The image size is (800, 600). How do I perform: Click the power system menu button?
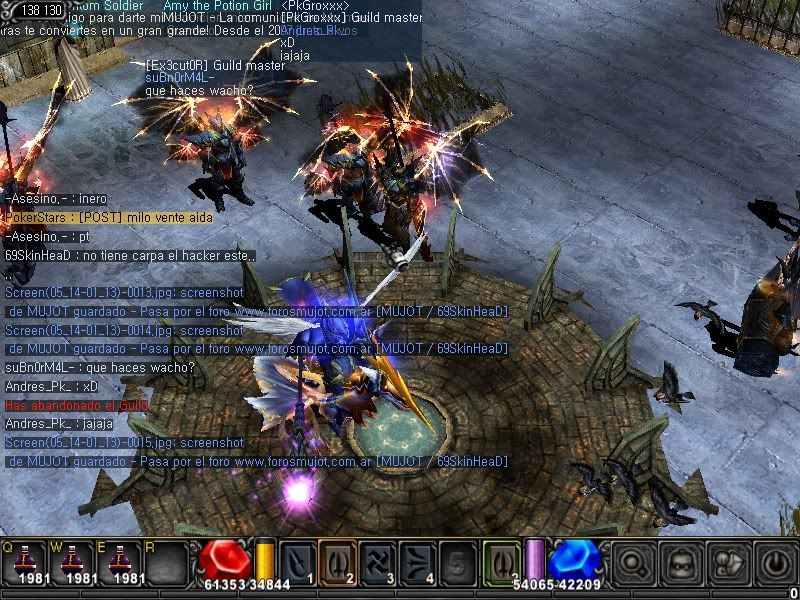[773, 564]
